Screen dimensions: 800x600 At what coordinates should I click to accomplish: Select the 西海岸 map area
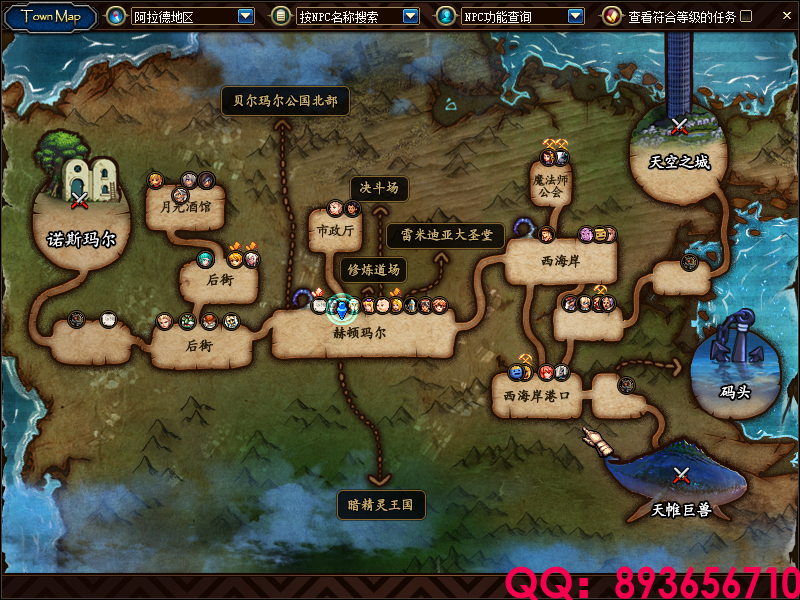tap(558, 262)
